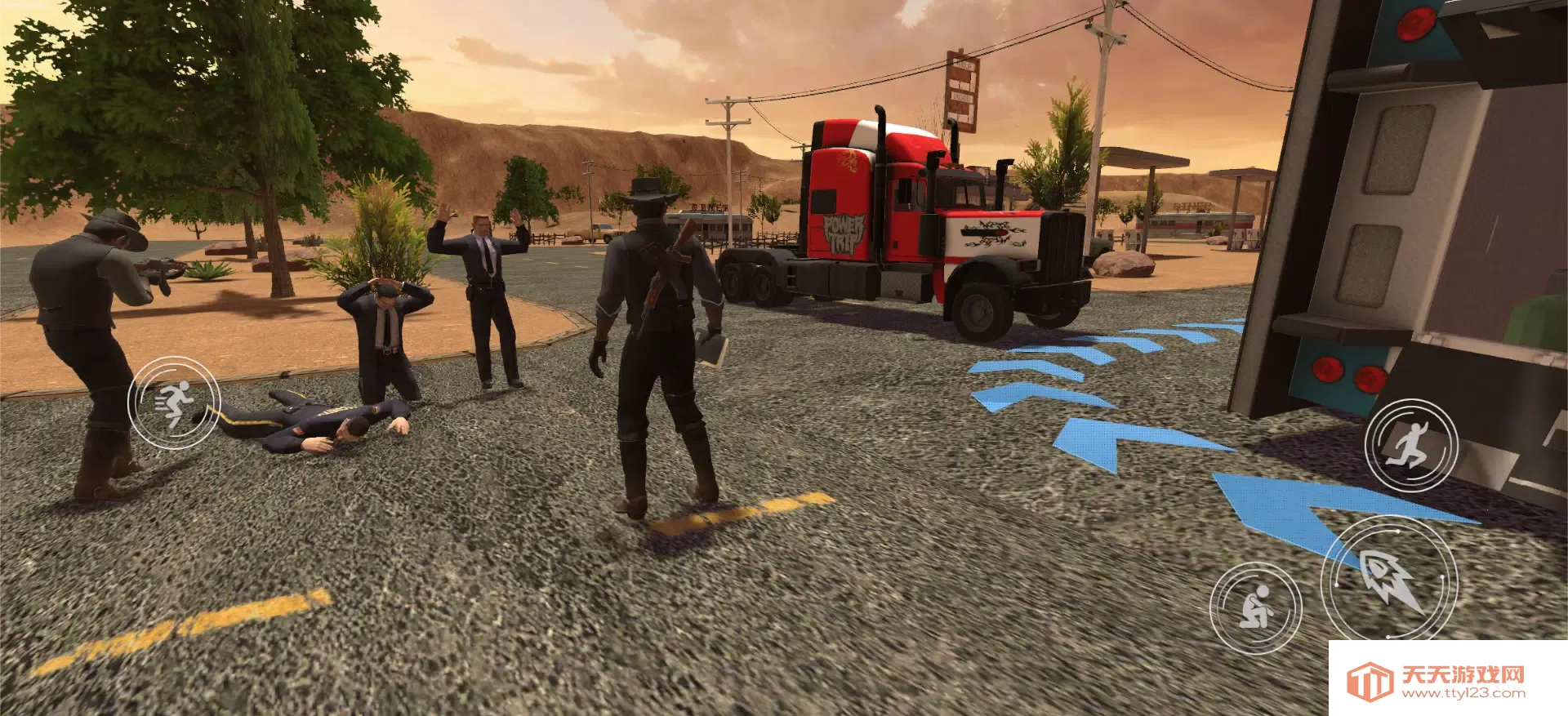Click the ttyl23.com watermark logo
This screenshot has height=716, width=1568.
pyautogui.click(x=1369, y=681)
